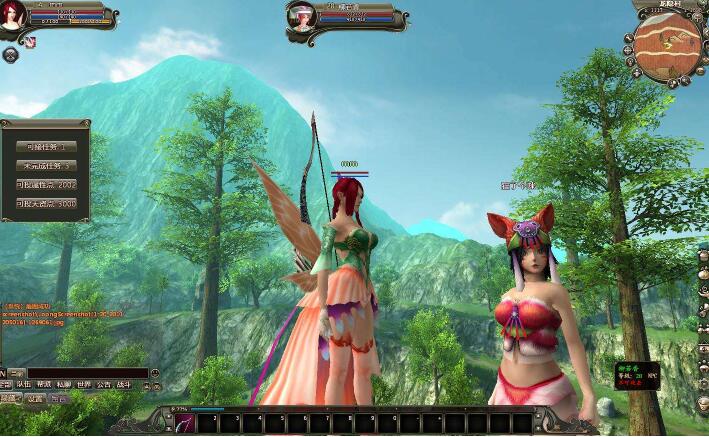The image size is (709, 437).
Task: Switch to the 私聊 chat tab
Action: (x=63, y=384)
